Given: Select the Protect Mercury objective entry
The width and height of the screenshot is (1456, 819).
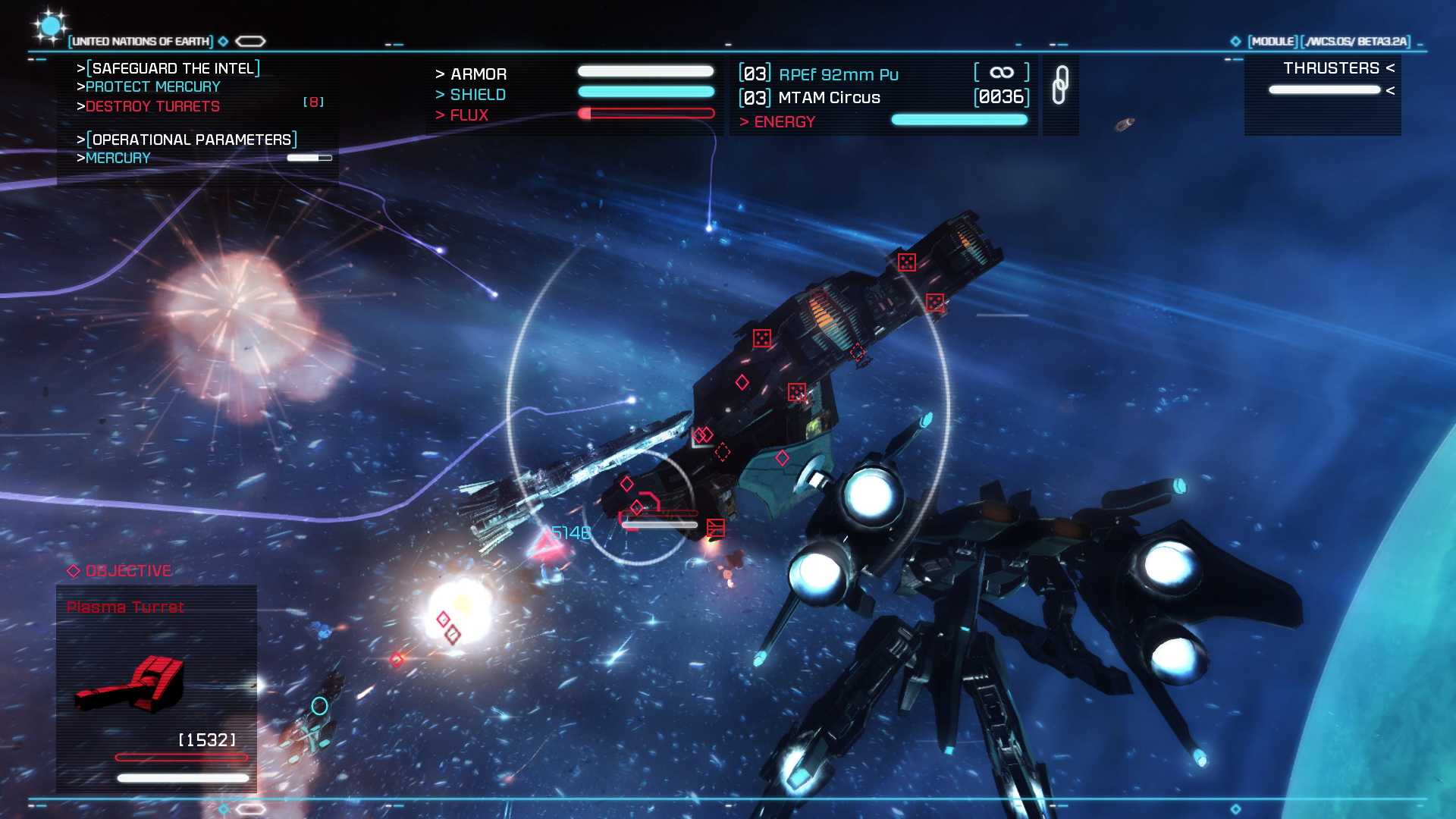Looking at the screenshot, I should pyautogui.click(x=152, y=87).
